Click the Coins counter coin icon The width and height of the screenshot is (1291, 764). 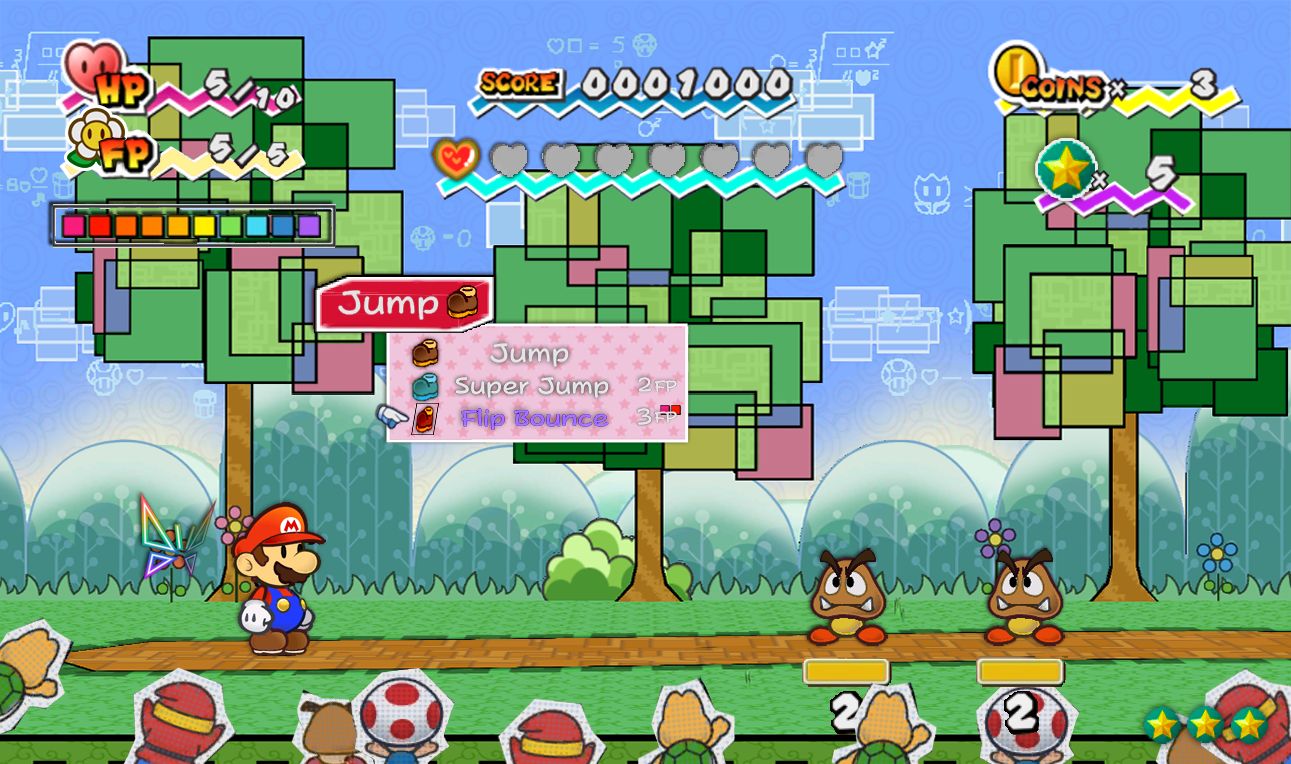click(1014, 73)
